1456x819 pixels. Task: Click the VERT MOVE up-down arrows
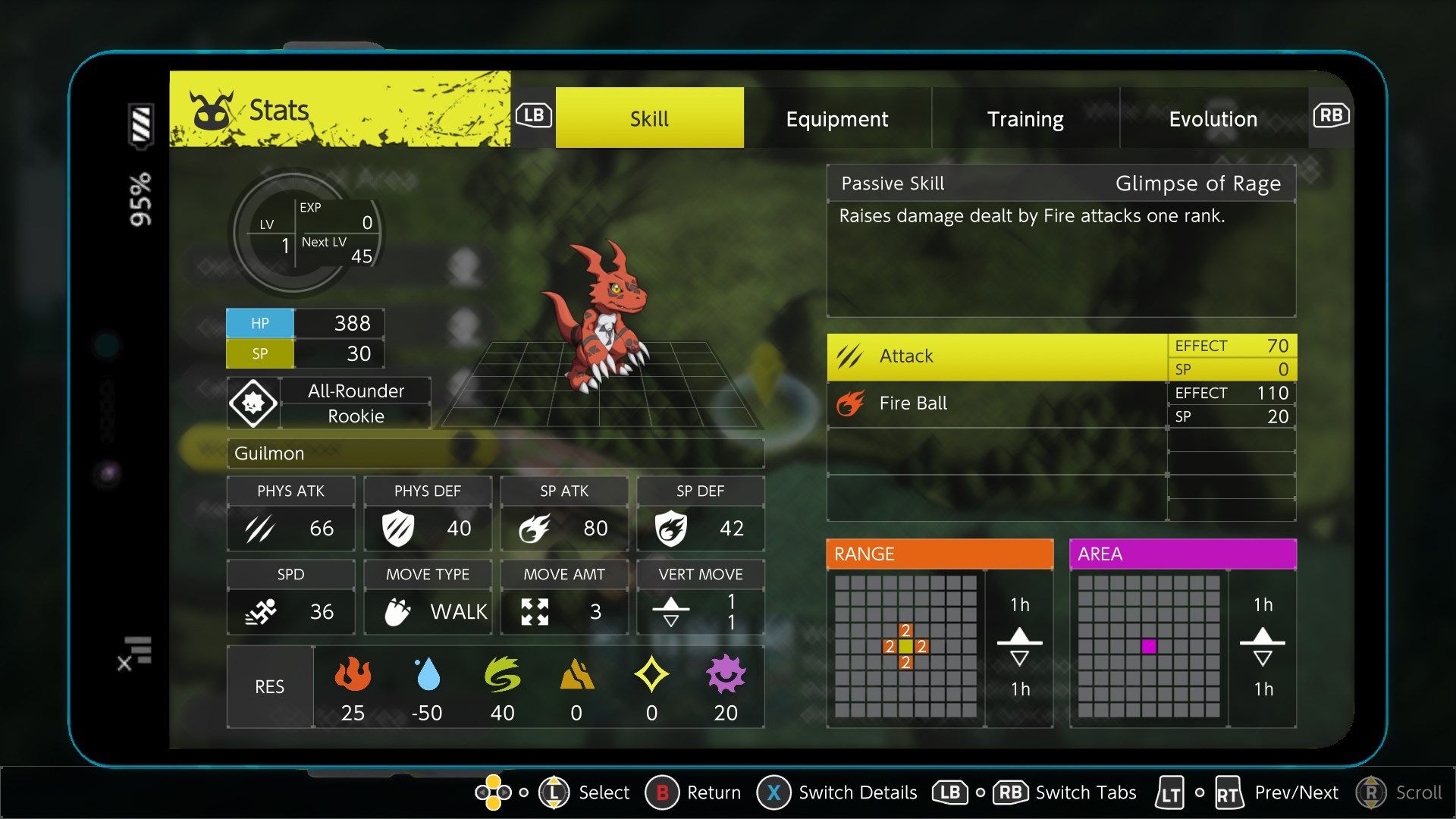(670, 611)
